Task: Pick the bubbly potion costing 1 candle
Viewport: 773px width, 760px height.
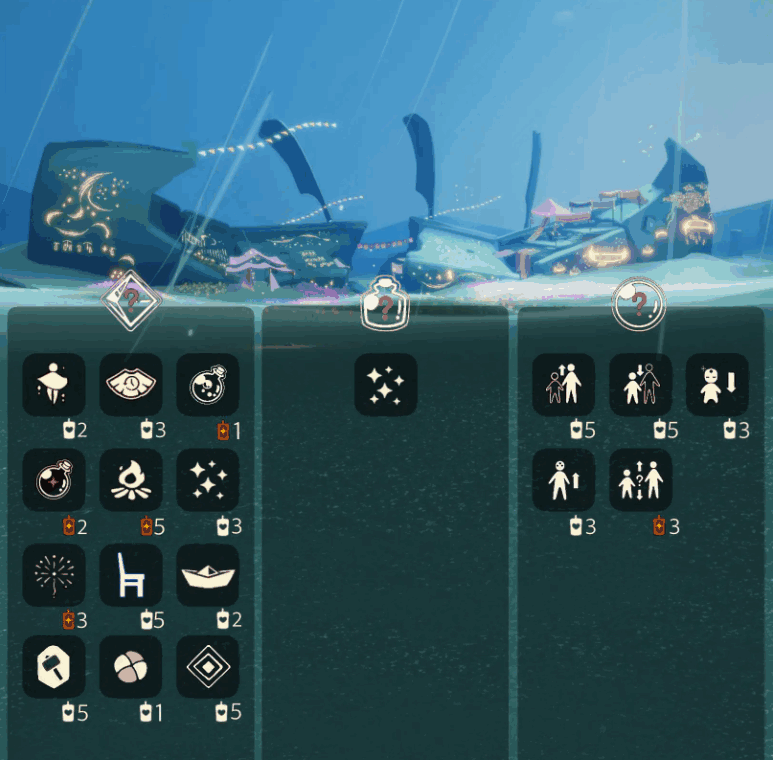Action: [208, 384]
